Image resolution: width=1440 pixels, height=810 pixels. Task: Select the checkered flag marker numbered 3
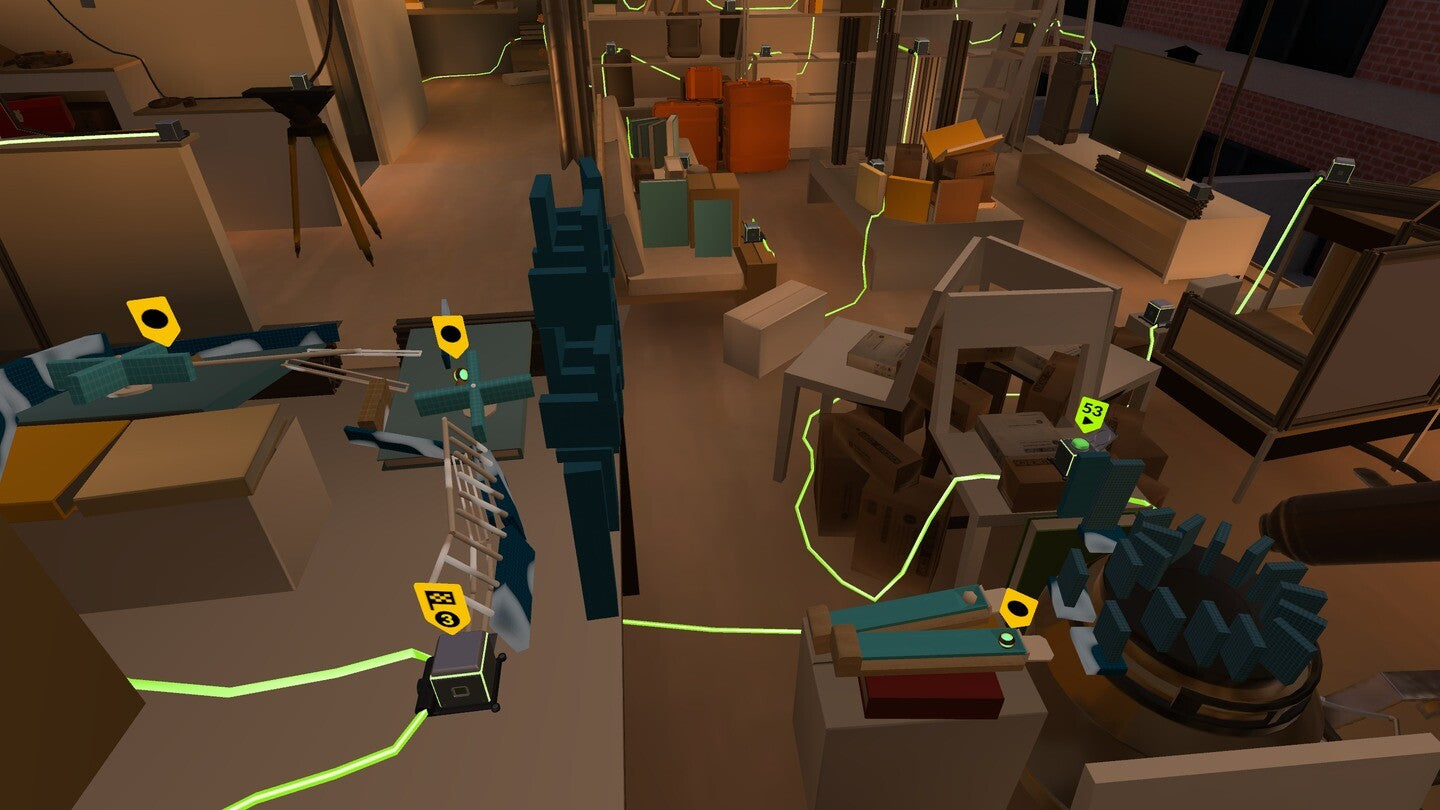pyautogui.click(x=442, y=606)
